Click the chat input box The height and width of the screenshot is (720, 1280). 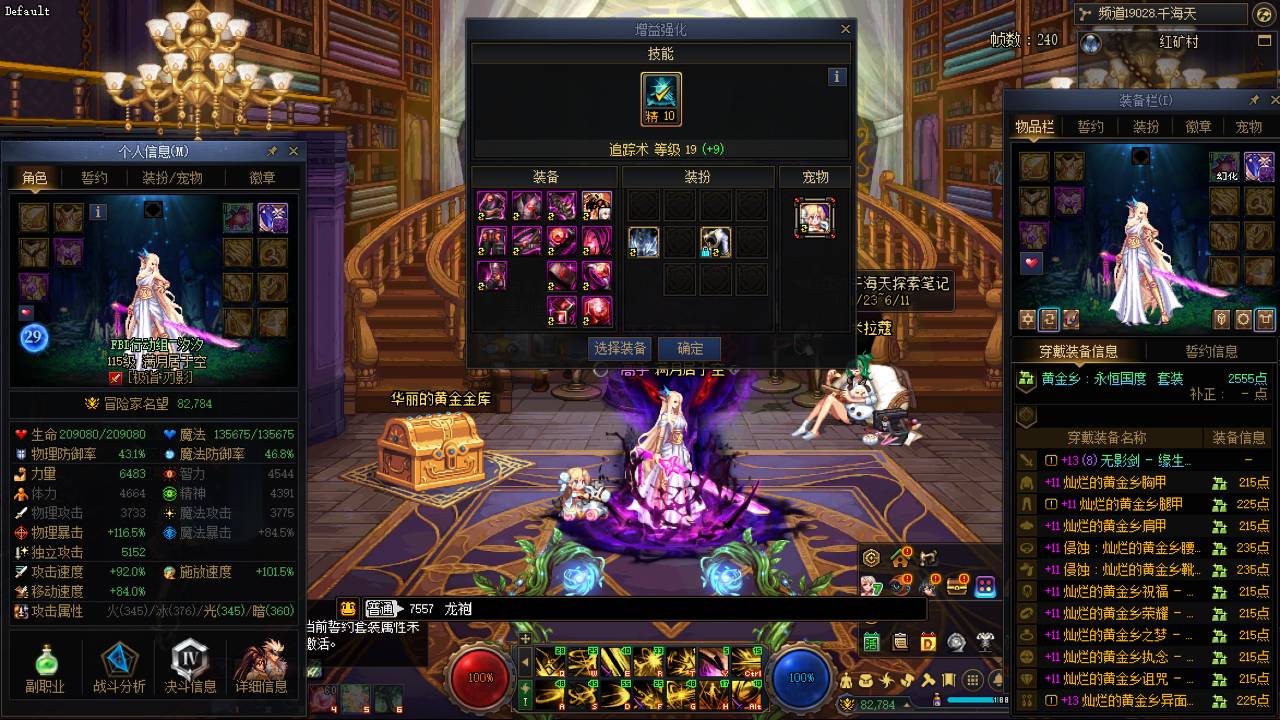pos(620,608)
